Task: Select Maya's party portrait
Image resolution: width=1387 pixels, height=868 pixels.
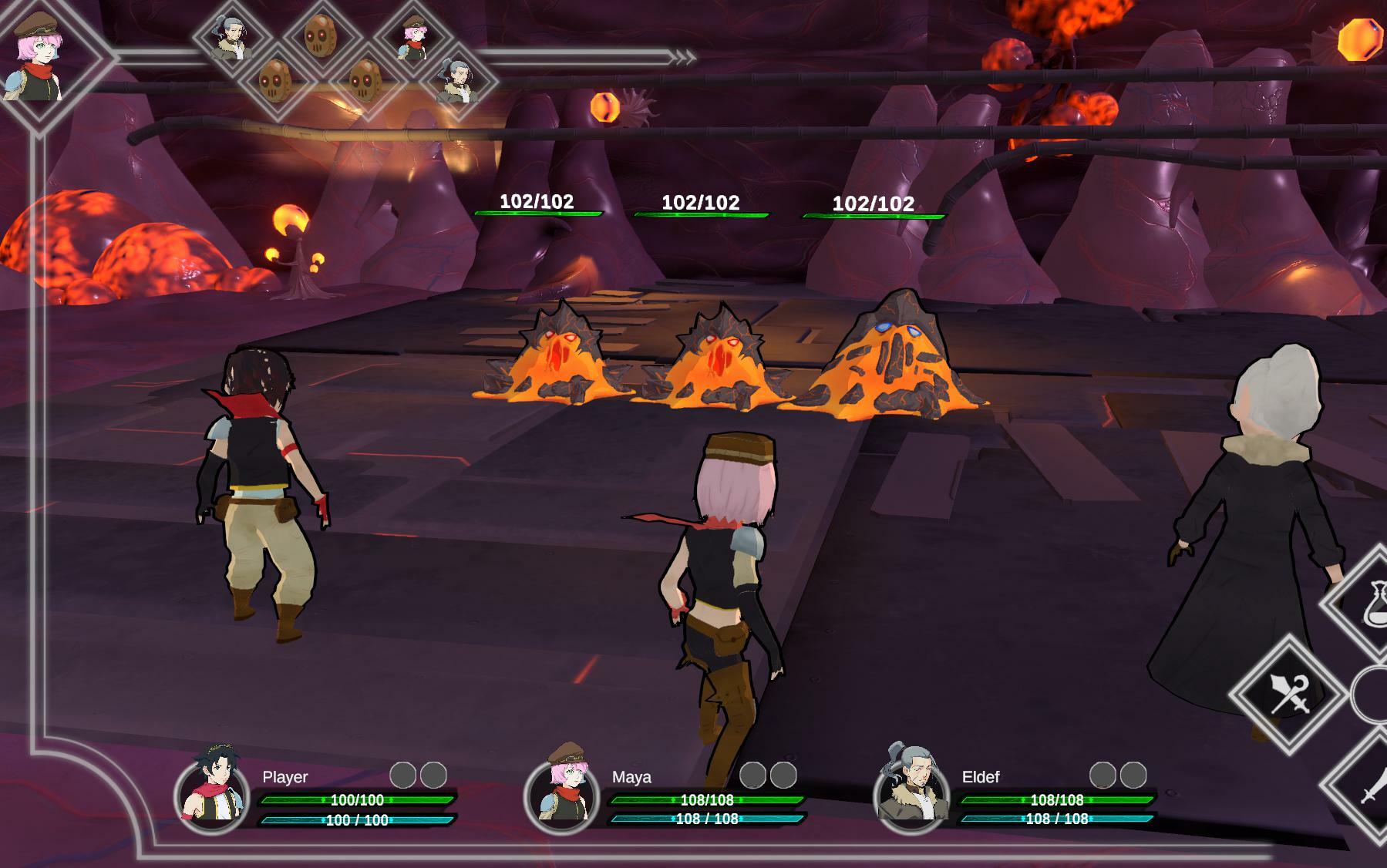Action: 561,789
